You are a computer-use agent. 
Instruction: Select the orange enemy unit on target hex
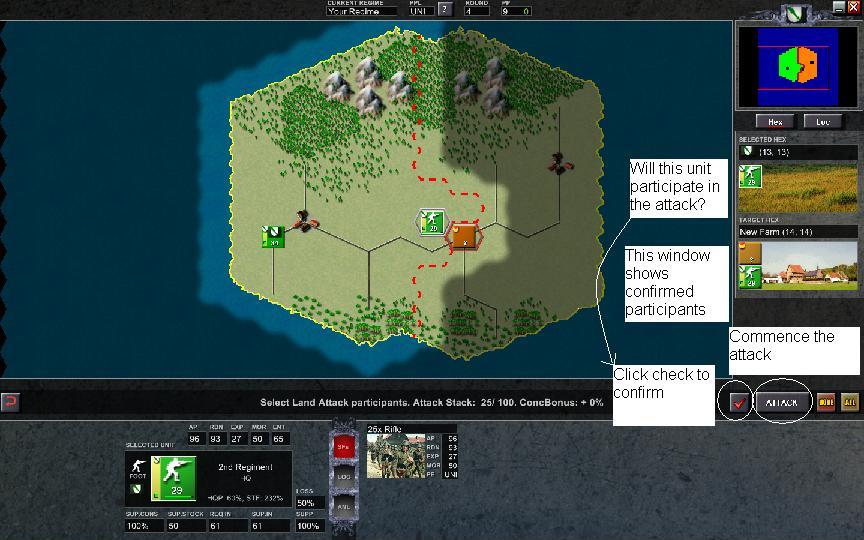463,236
